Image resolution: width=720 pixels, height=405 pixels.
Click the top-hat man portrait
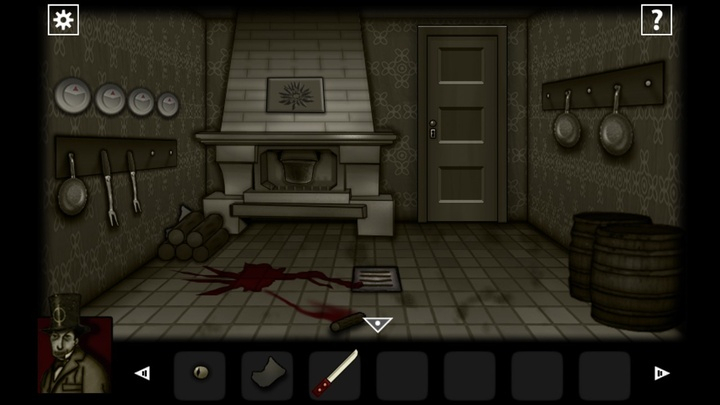point(74,352)
